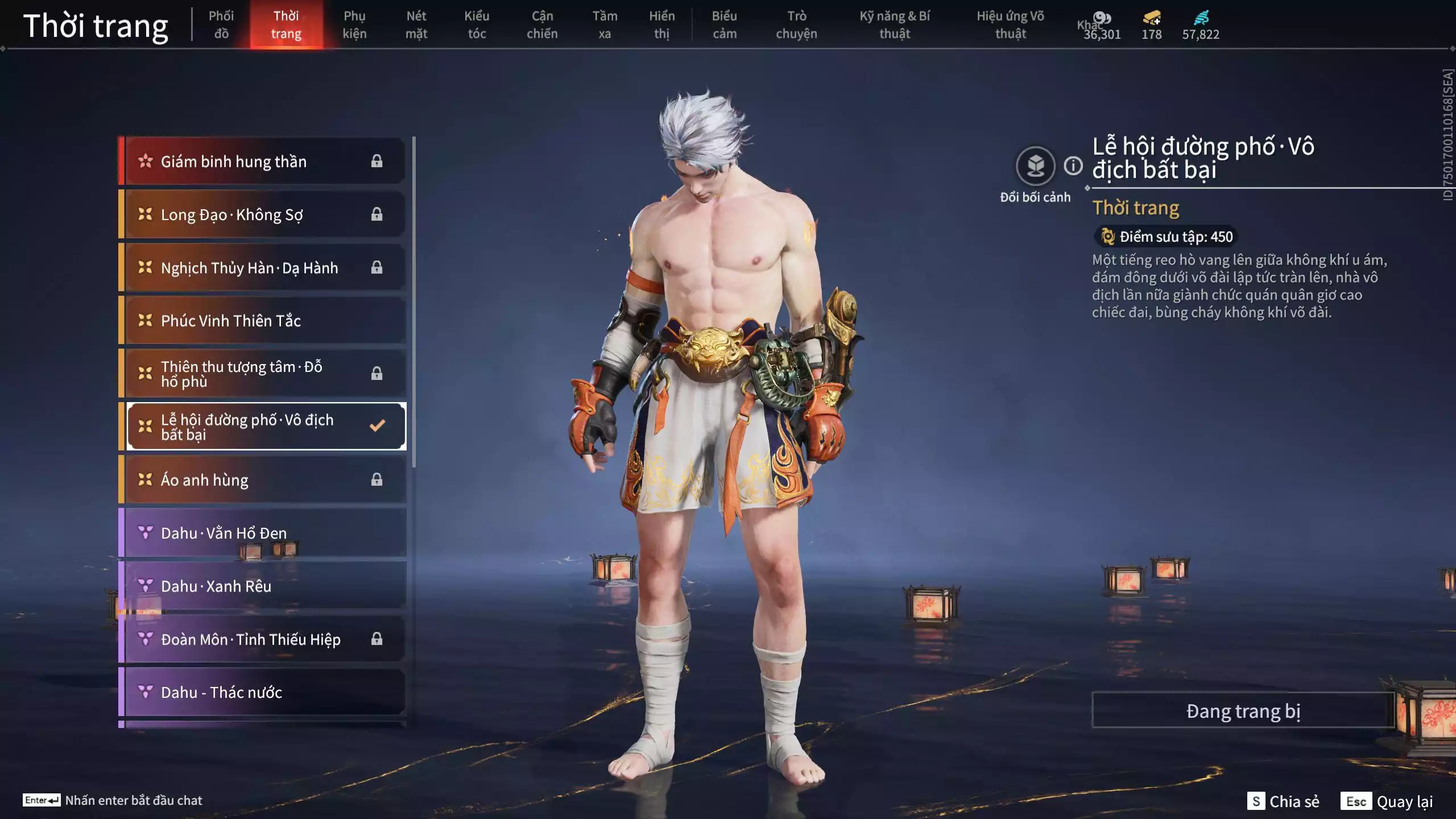The width and height of the screenshot is (1456, 819).
Task: Switch to the Phối đồ tab
Action: [x=221, y=25]
